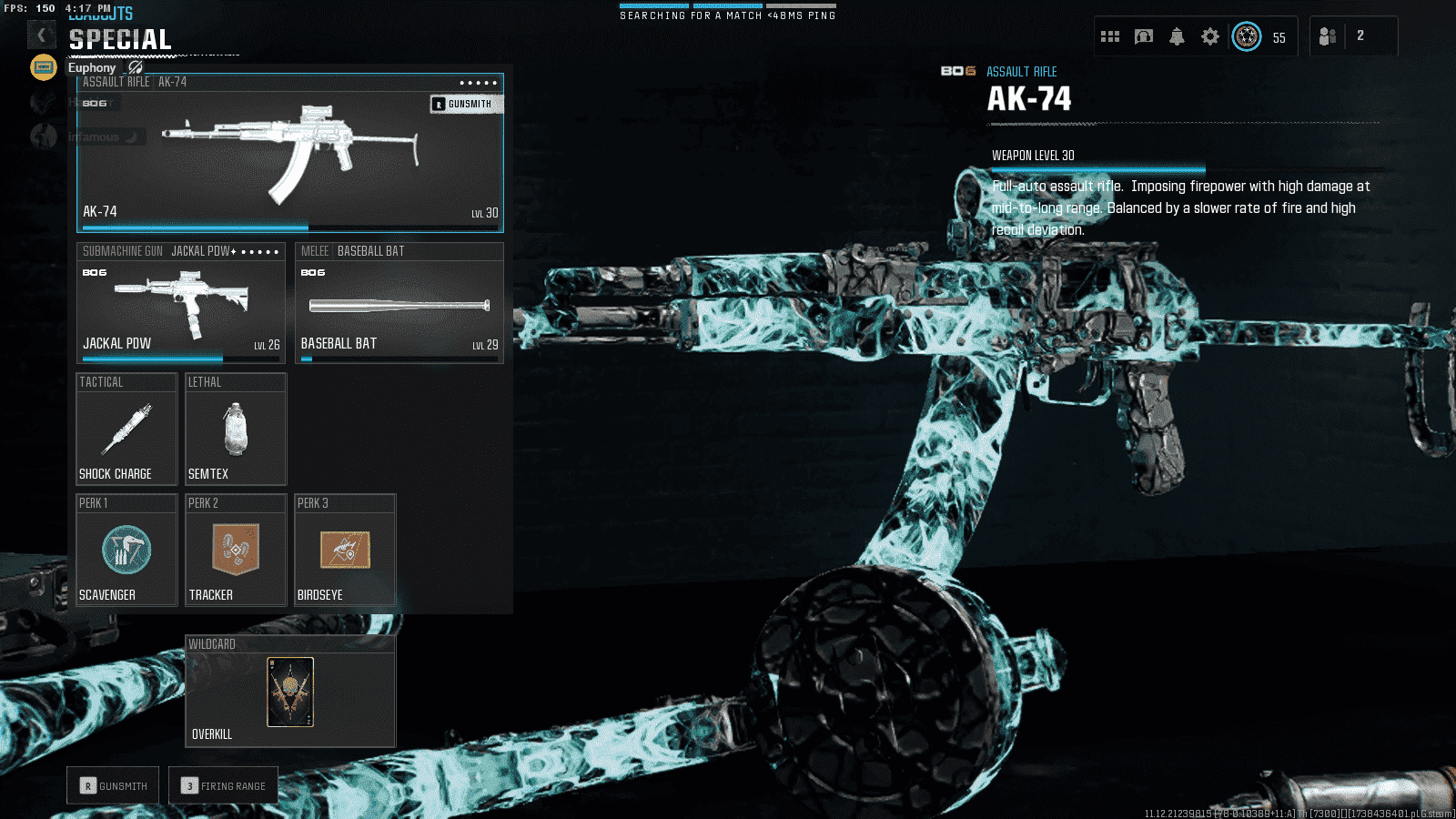Viewport: 1456px width, 819px height.
Task: Select the Baseball Bat melee slot
Action: tap(399, 303)
